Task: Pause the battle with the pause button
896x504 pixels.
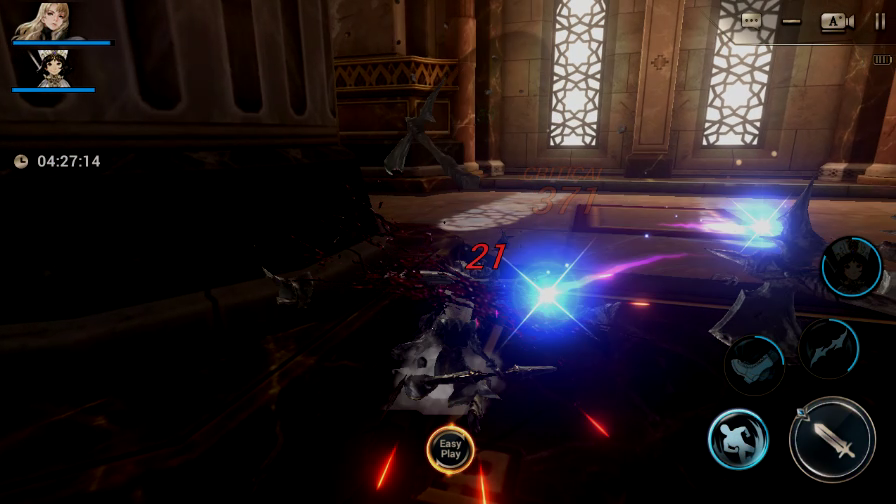Action: (x=880, y=21)
